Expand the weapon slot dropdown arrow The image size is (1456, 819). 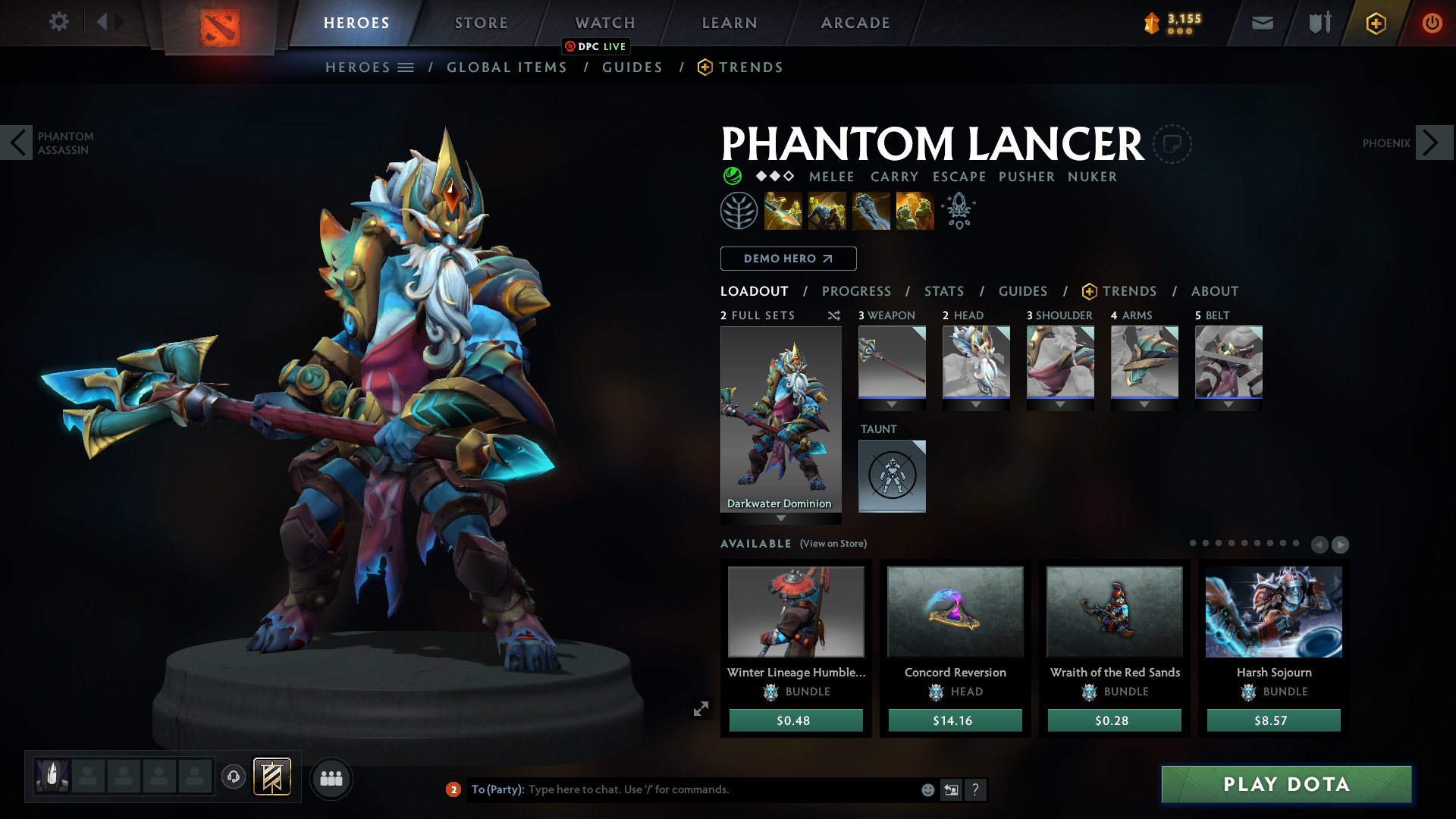click(892, 404)
